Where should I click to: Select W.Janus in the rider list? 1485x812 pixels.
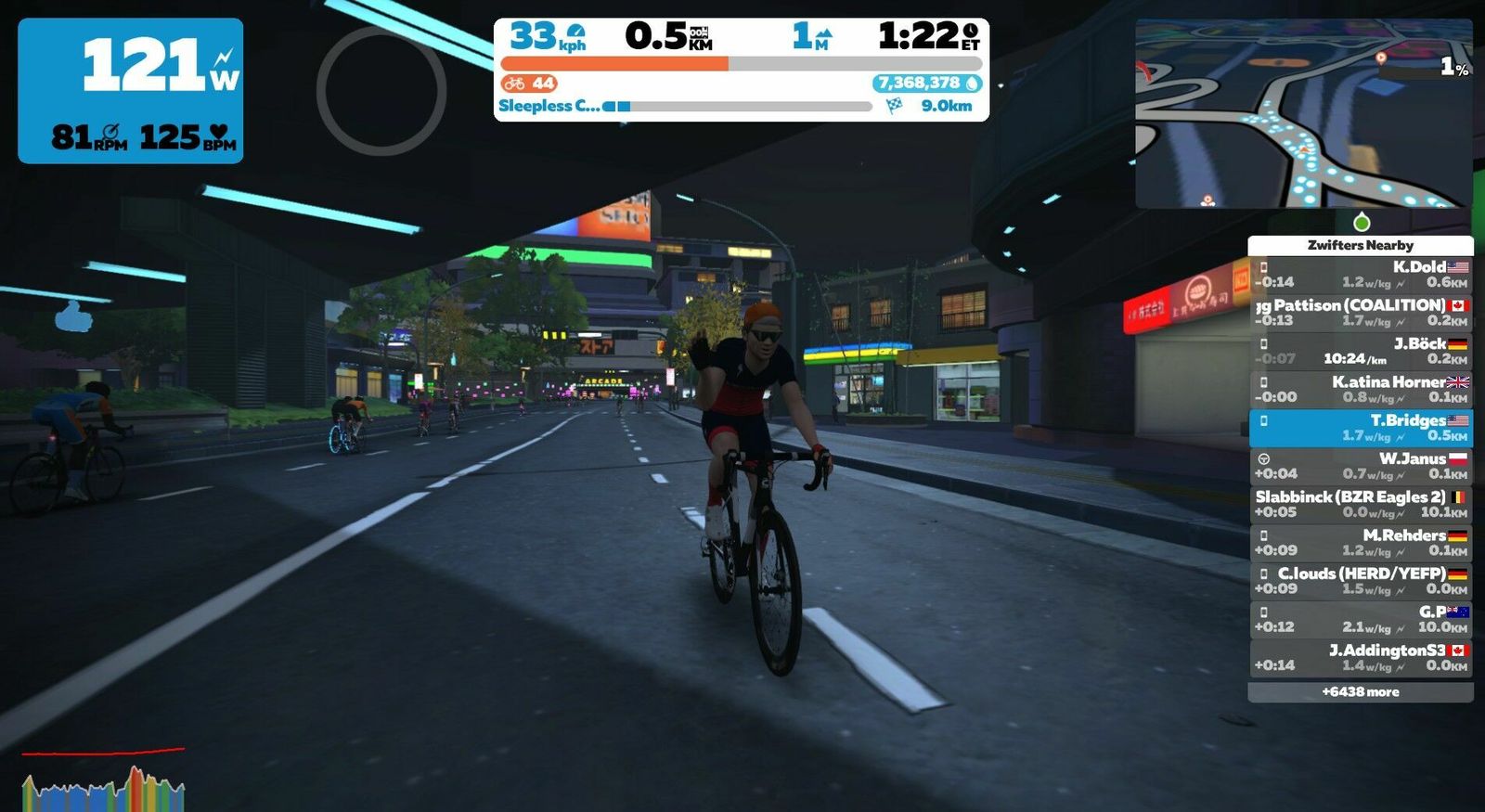[1360, 466]
